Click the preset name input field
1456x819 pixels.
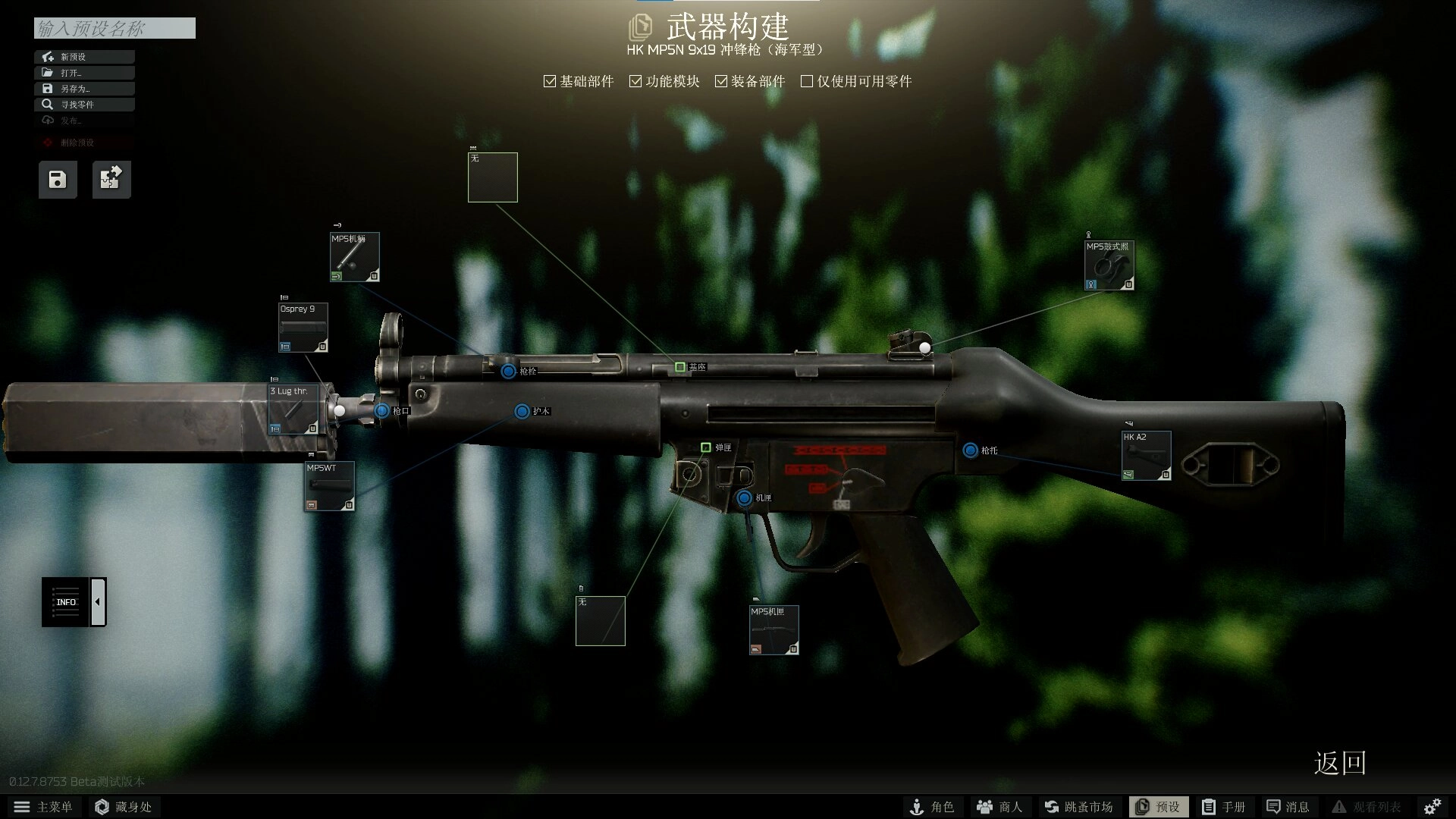click(x=115, y=29)
